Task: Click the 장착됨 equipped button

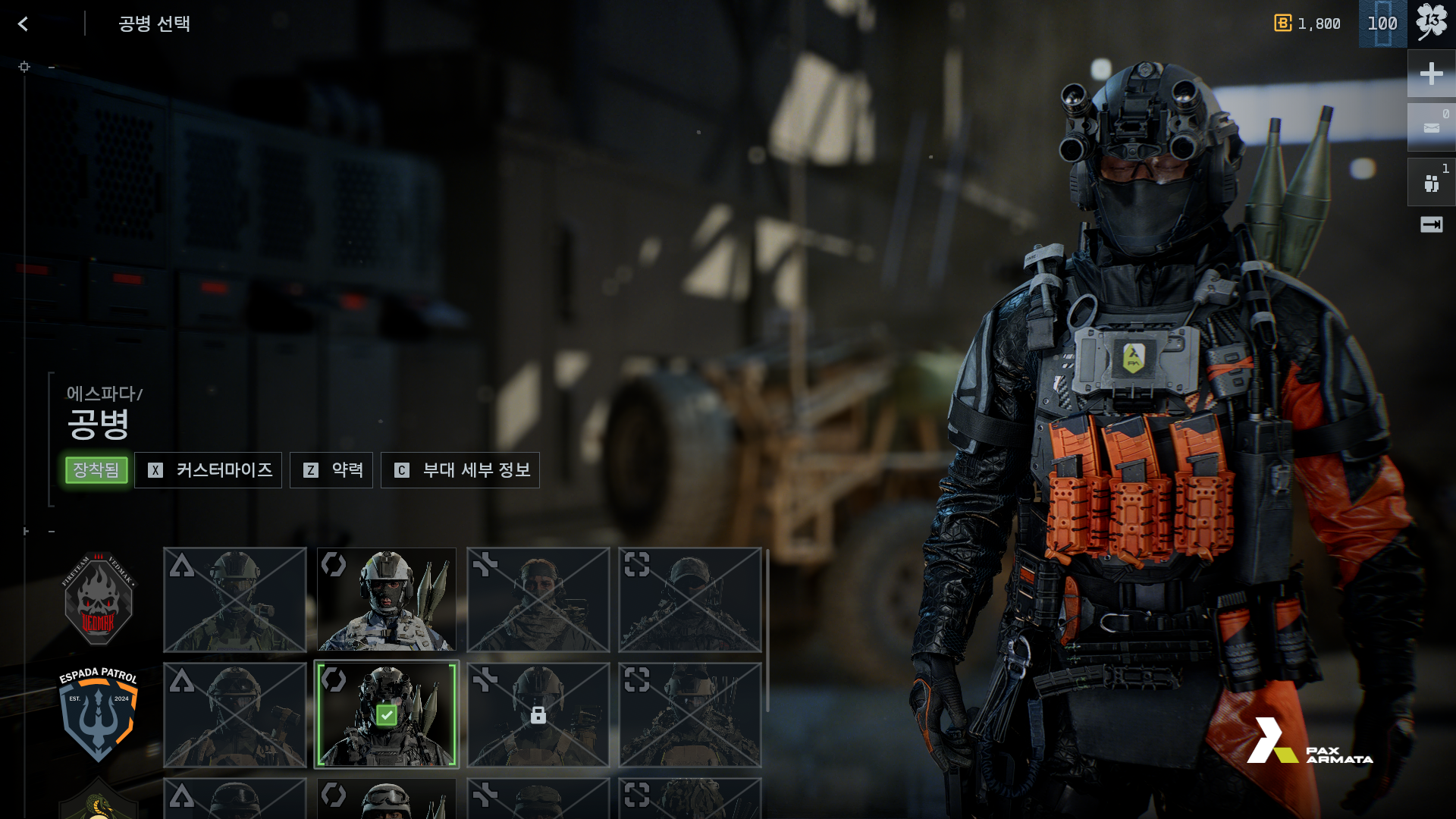Action: tap(96, 470)
